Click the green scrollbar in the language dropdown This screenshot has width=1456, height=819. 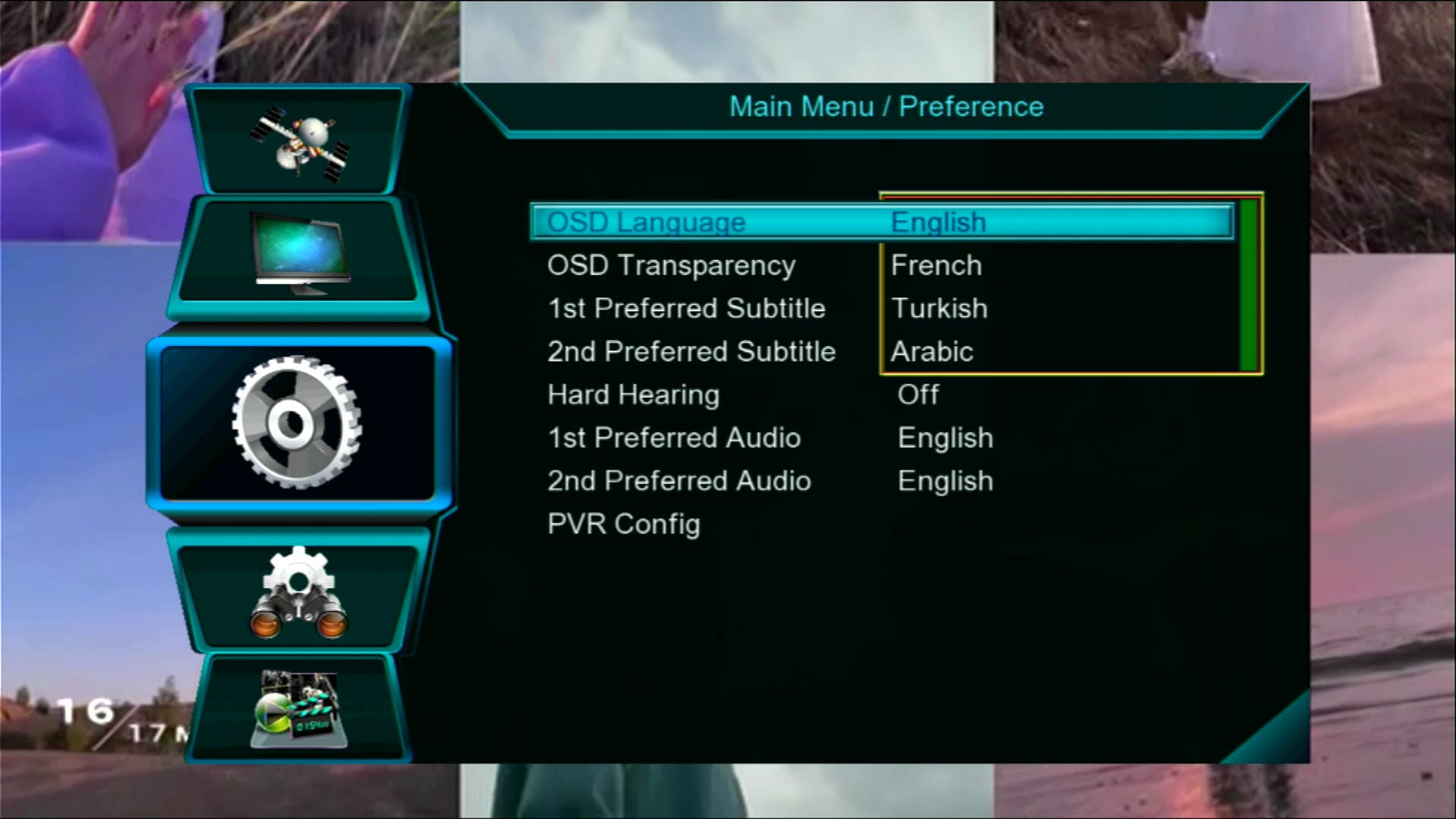click(x=1248, y=284)
